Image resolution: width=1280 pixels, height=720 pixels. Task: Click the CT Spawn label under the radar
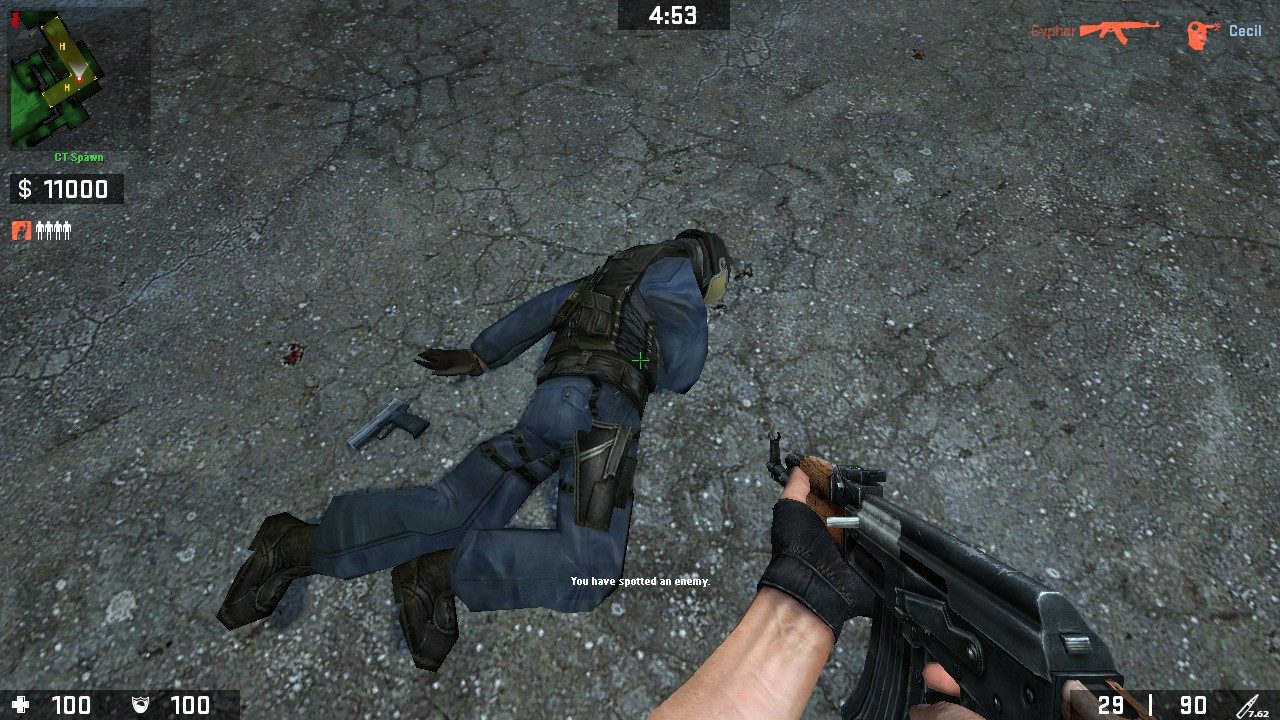pos(78,157)
